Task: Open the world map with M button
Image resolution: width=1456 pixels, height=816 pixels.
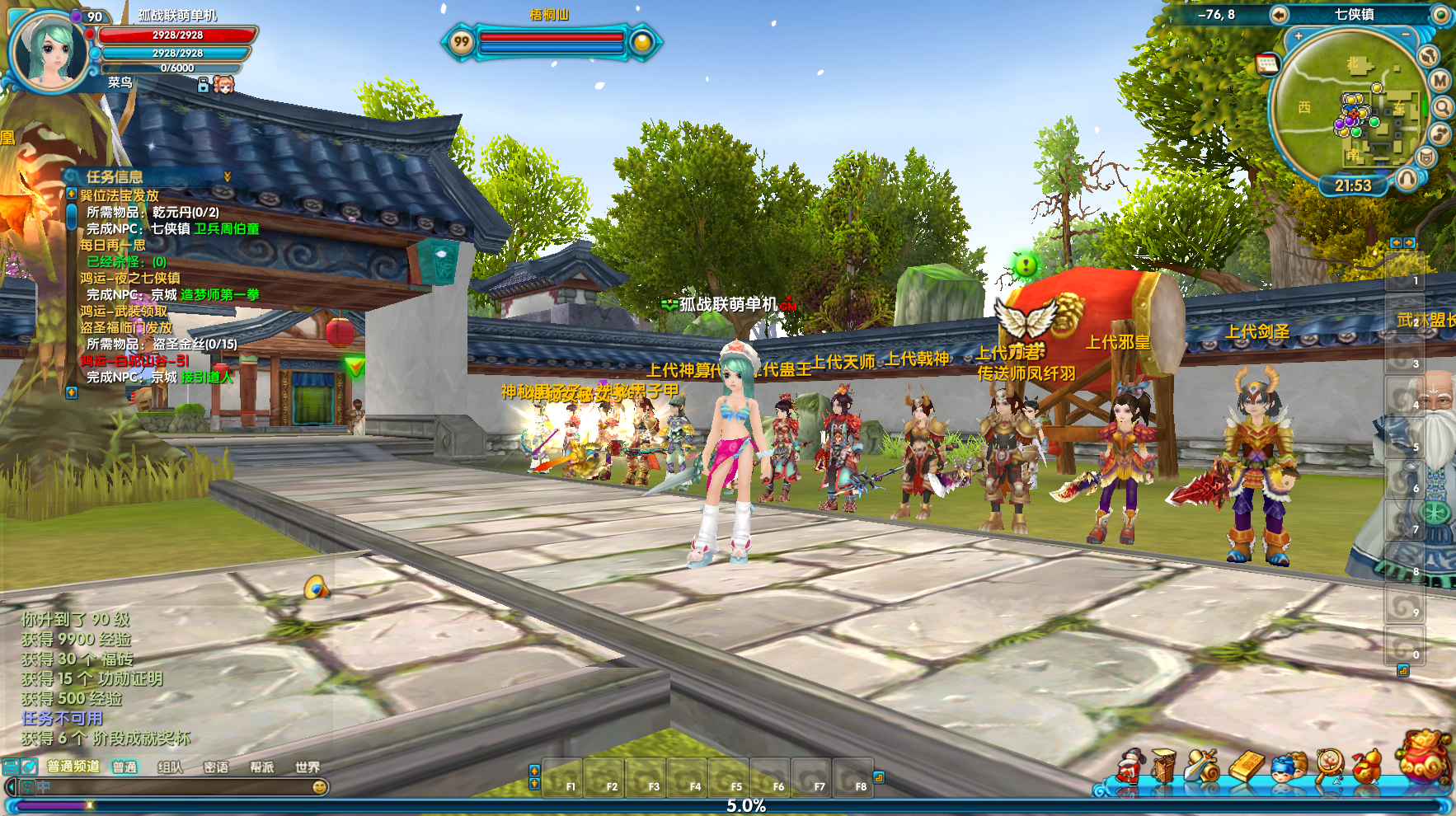Action: pos(1440,81)
